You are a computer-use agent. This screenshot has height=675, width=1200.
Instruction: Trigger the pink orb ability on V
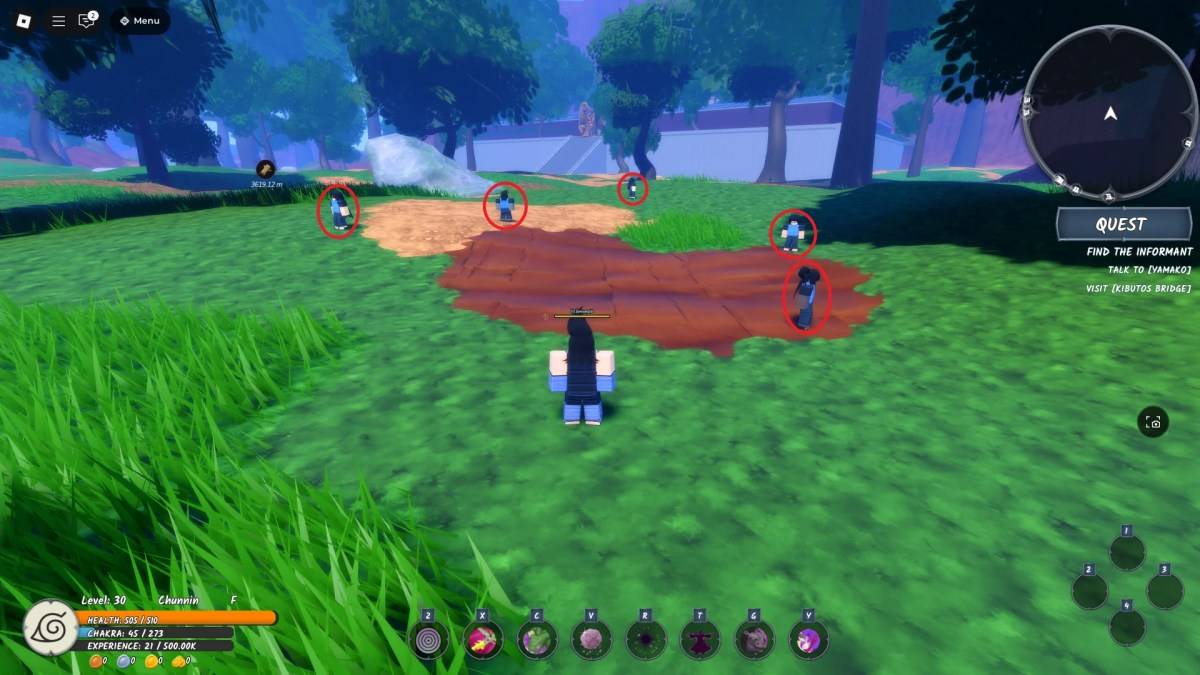[591, 639]
